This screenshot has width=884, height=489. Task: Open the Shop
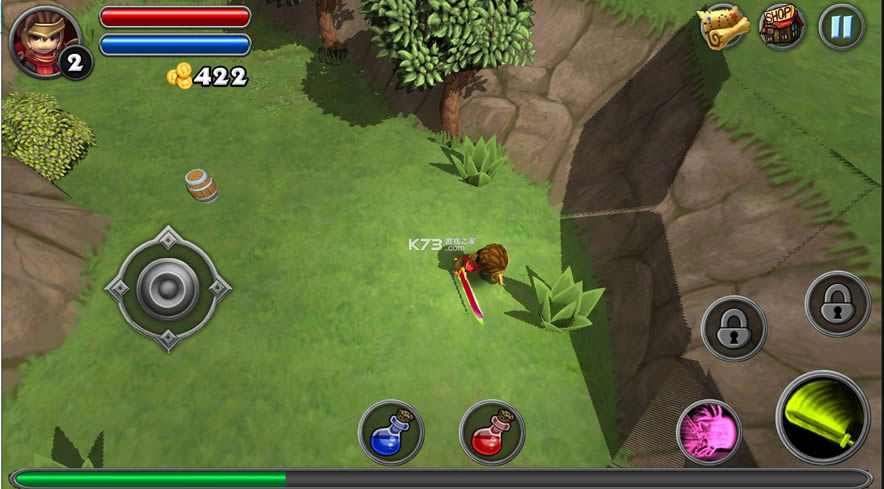tap(782, 26)
